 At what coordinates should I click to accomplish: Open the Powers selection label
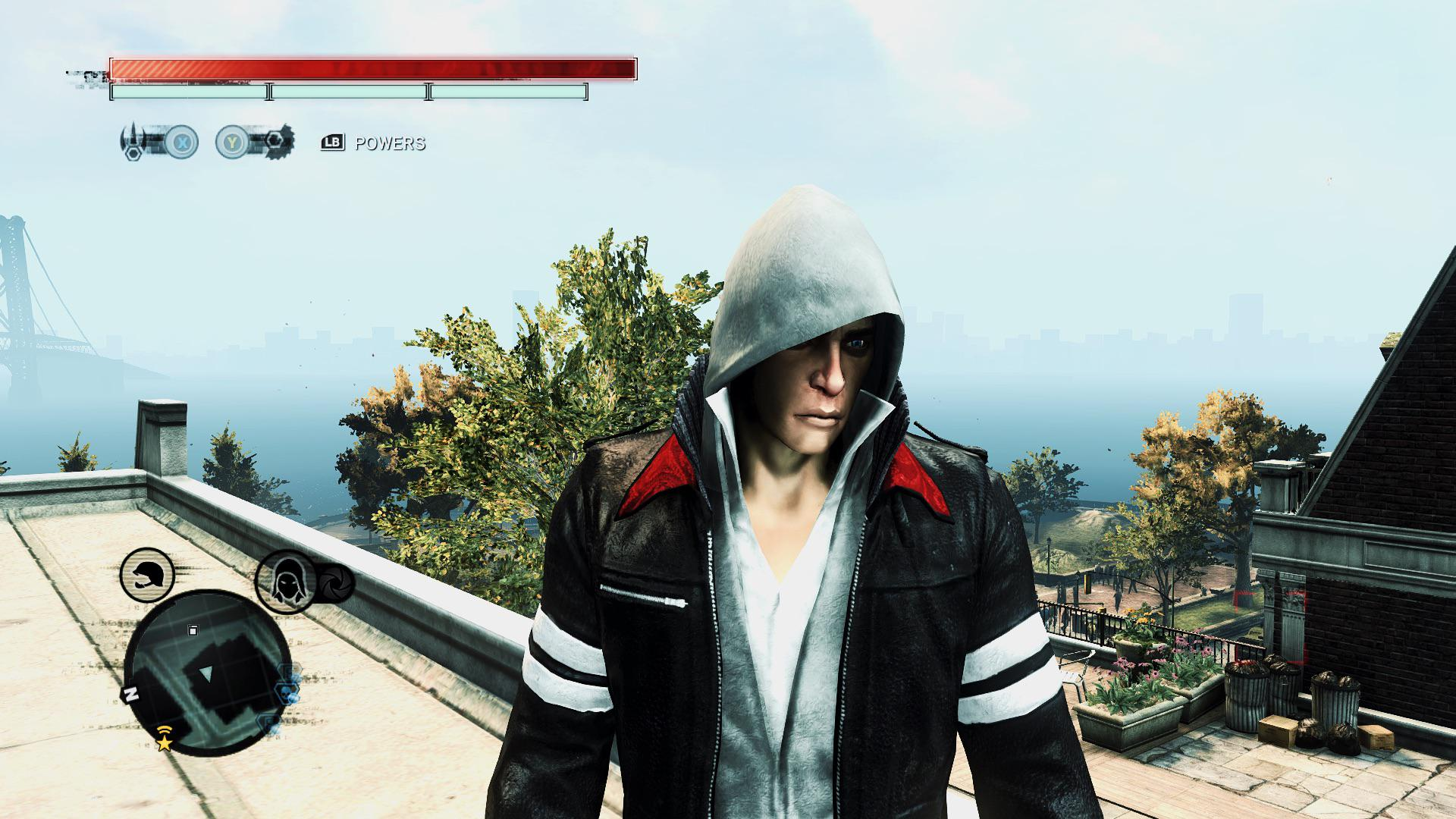click(x=389, y=143)
